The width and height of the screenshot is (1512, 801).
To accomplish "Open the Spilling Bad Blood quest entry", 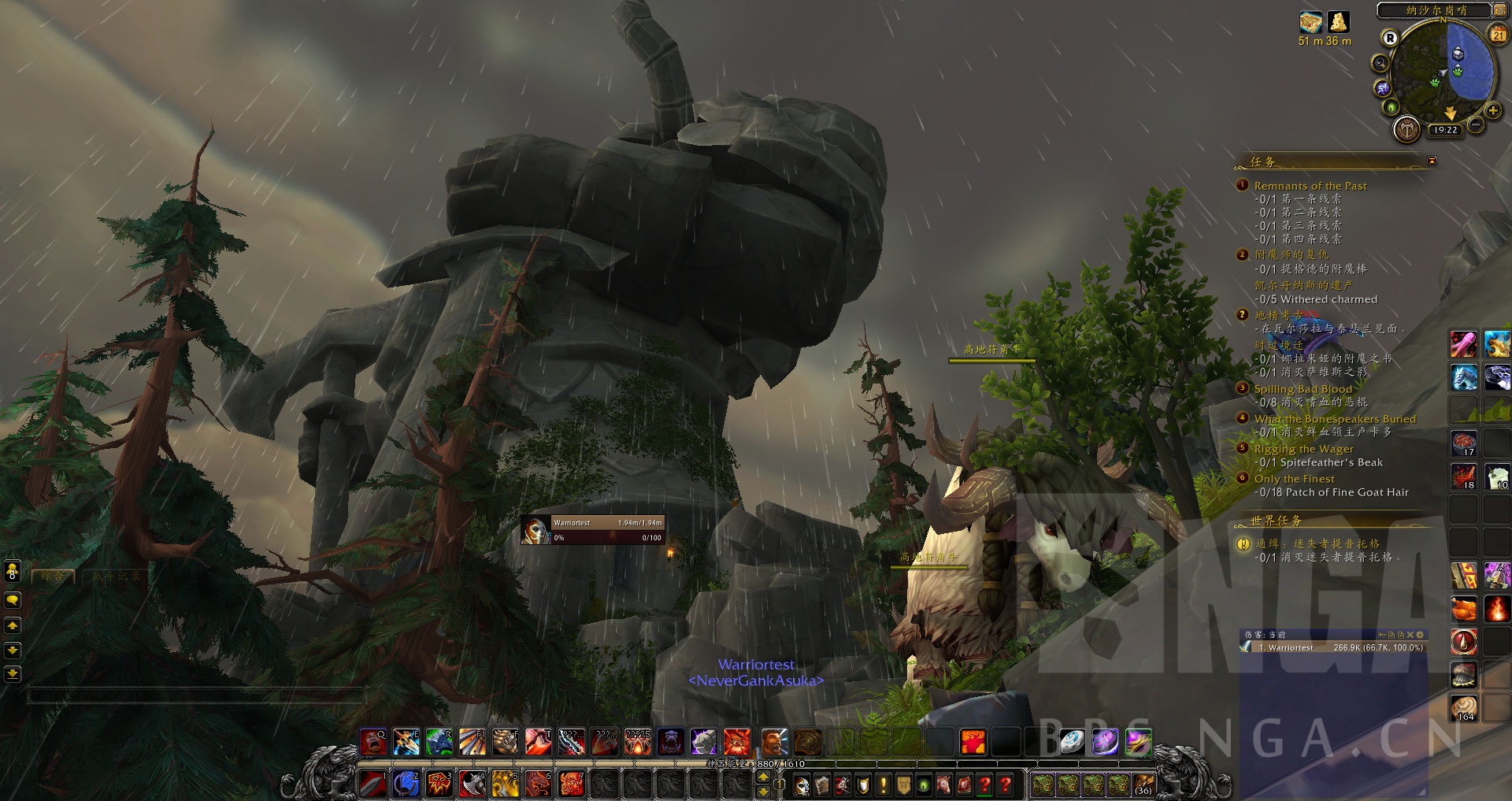I will (x=1303, y=389).
